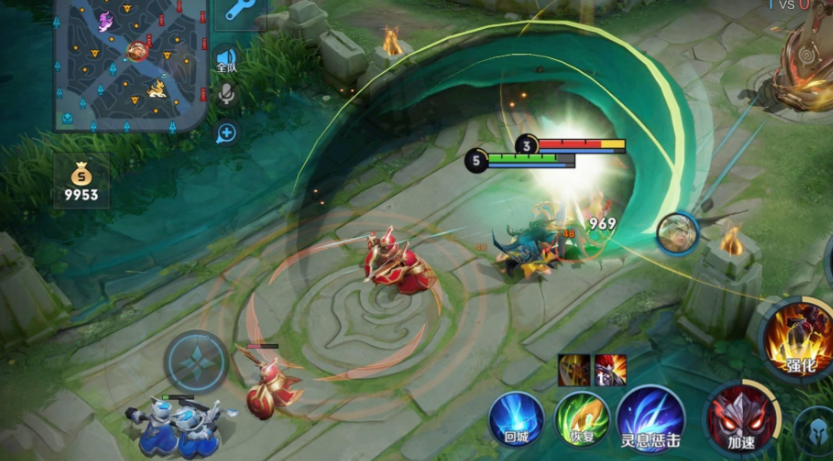The image size is (833, 461).
Task: Open settings via the wrench icon
Action: click(x=240, y=12)
